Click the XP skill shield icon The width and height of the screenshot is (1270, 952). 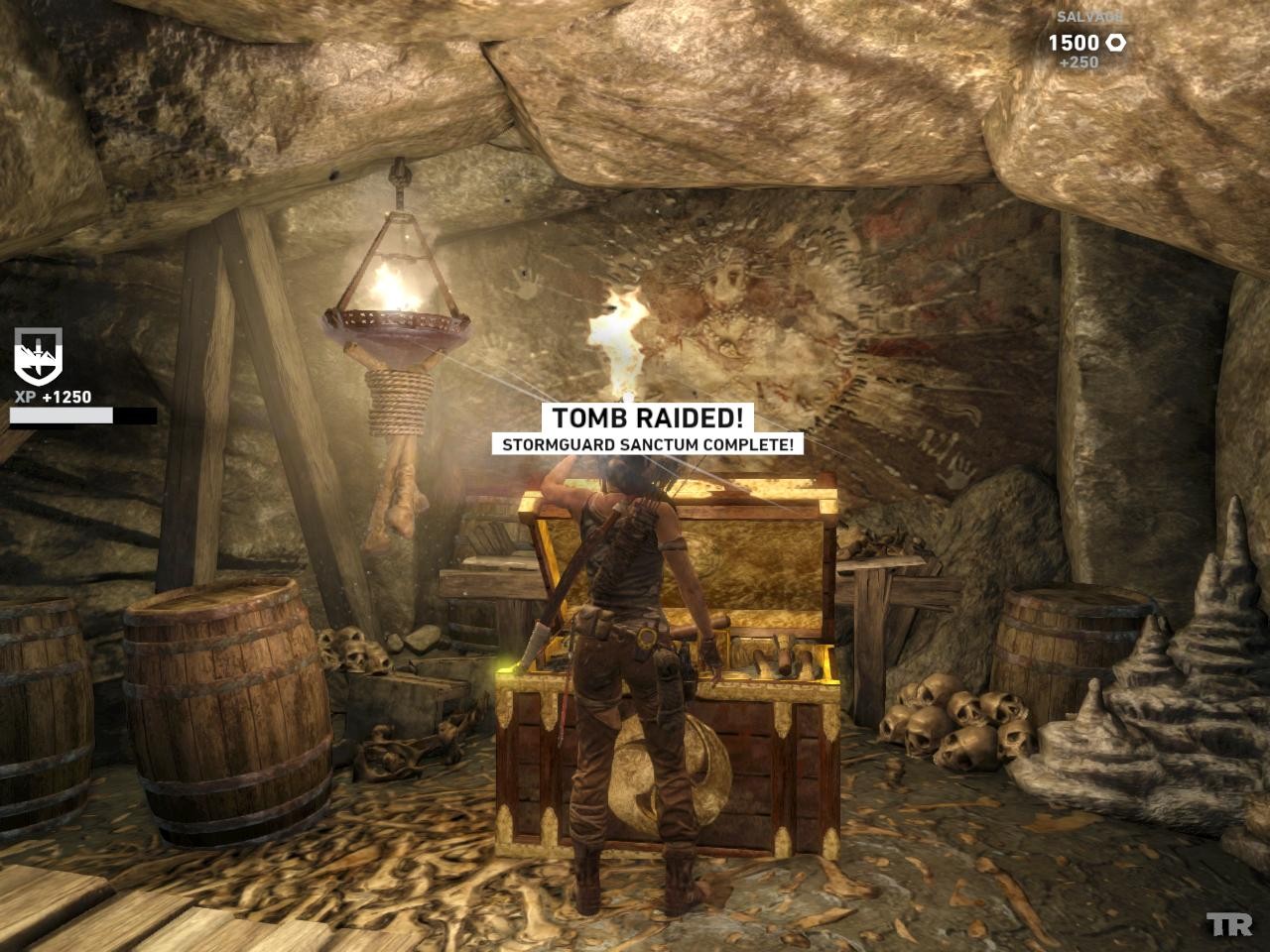pos(38,355)
